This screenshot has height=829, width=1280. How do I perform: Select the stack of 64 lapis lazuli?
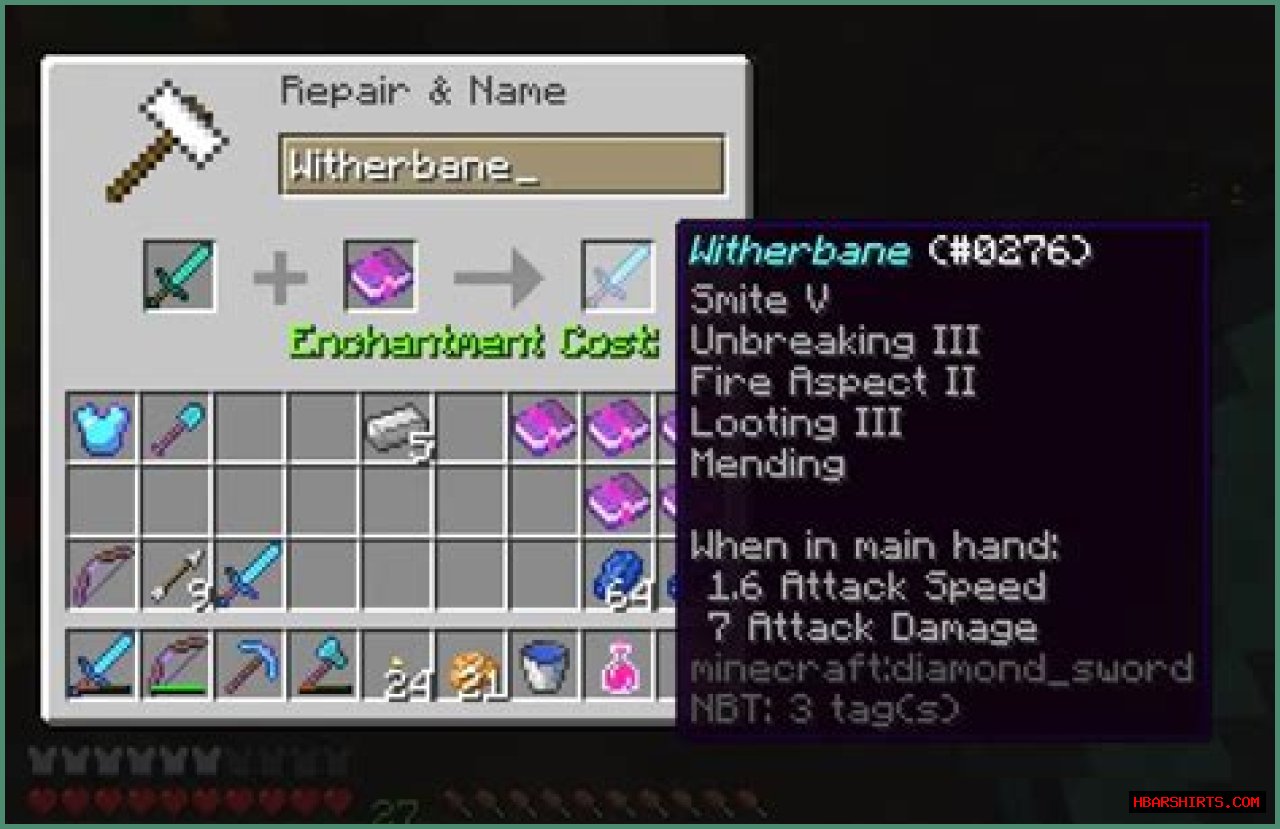point(621,577)
